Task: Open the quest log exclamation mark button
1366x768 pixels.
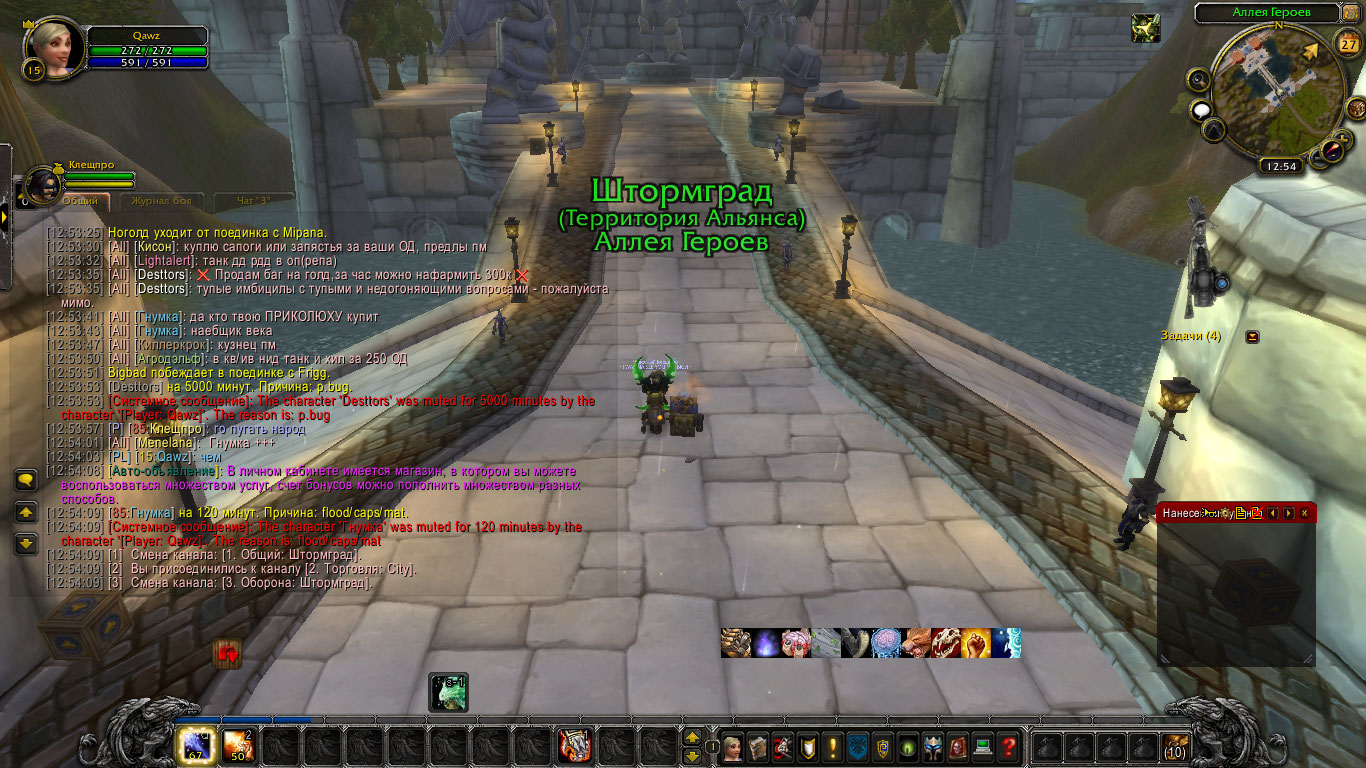Action: pyautogui.click(x=832, y=746)
